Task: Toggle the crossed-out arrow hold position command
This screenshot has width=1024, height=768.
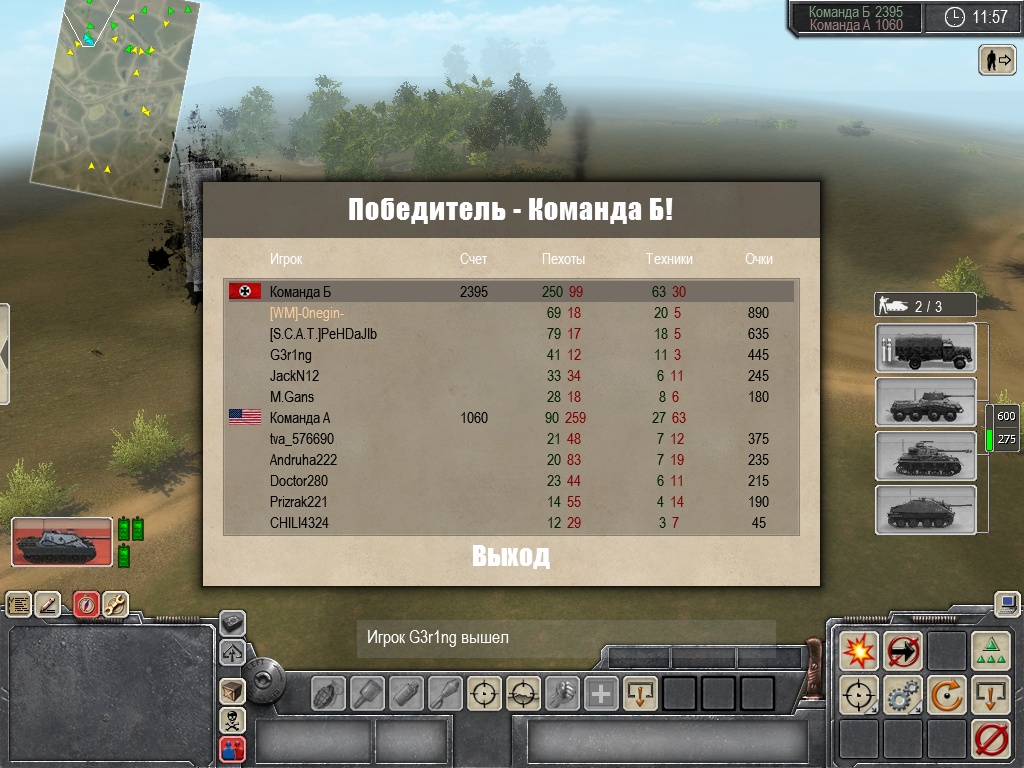Action: click(903, 650)
